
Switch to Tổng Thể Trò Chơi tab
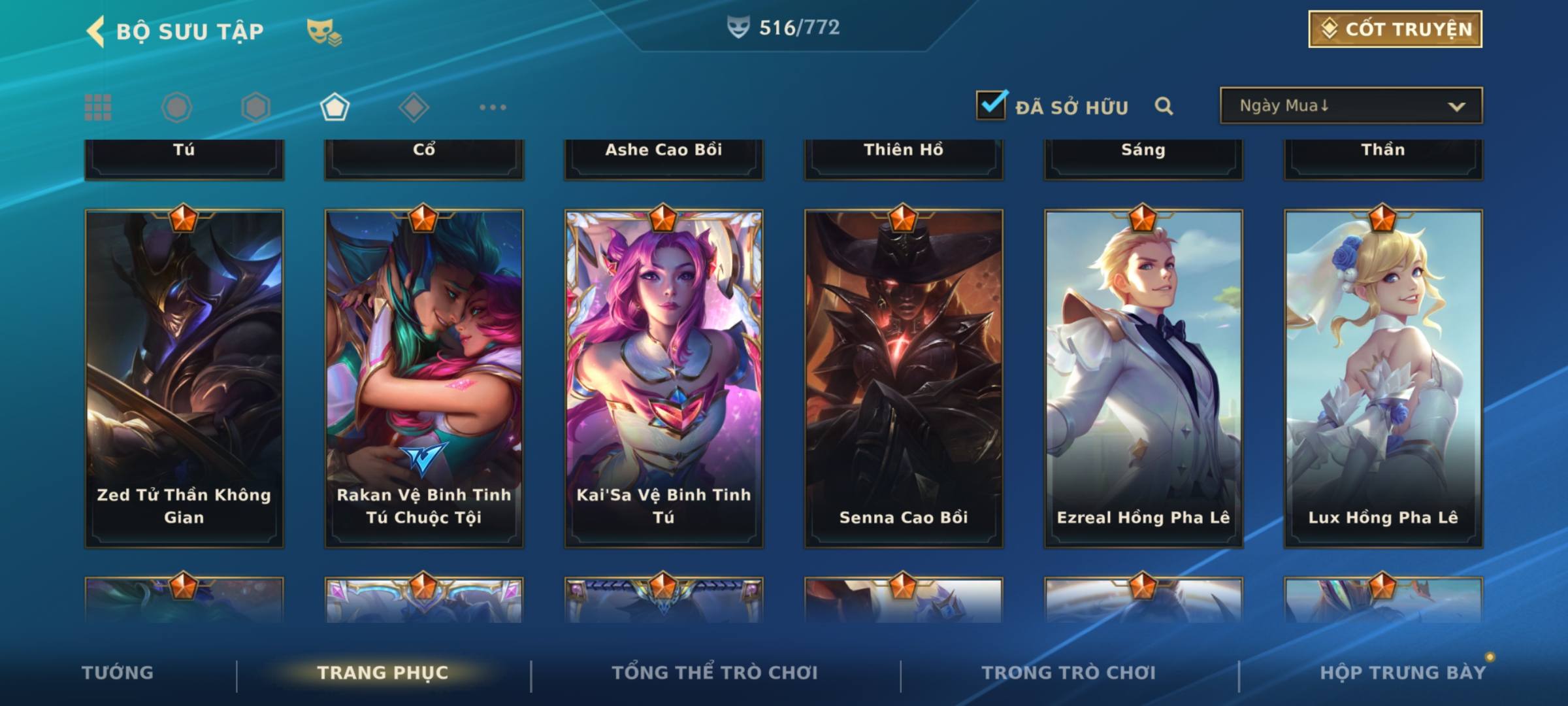click(x=715, y=673)
